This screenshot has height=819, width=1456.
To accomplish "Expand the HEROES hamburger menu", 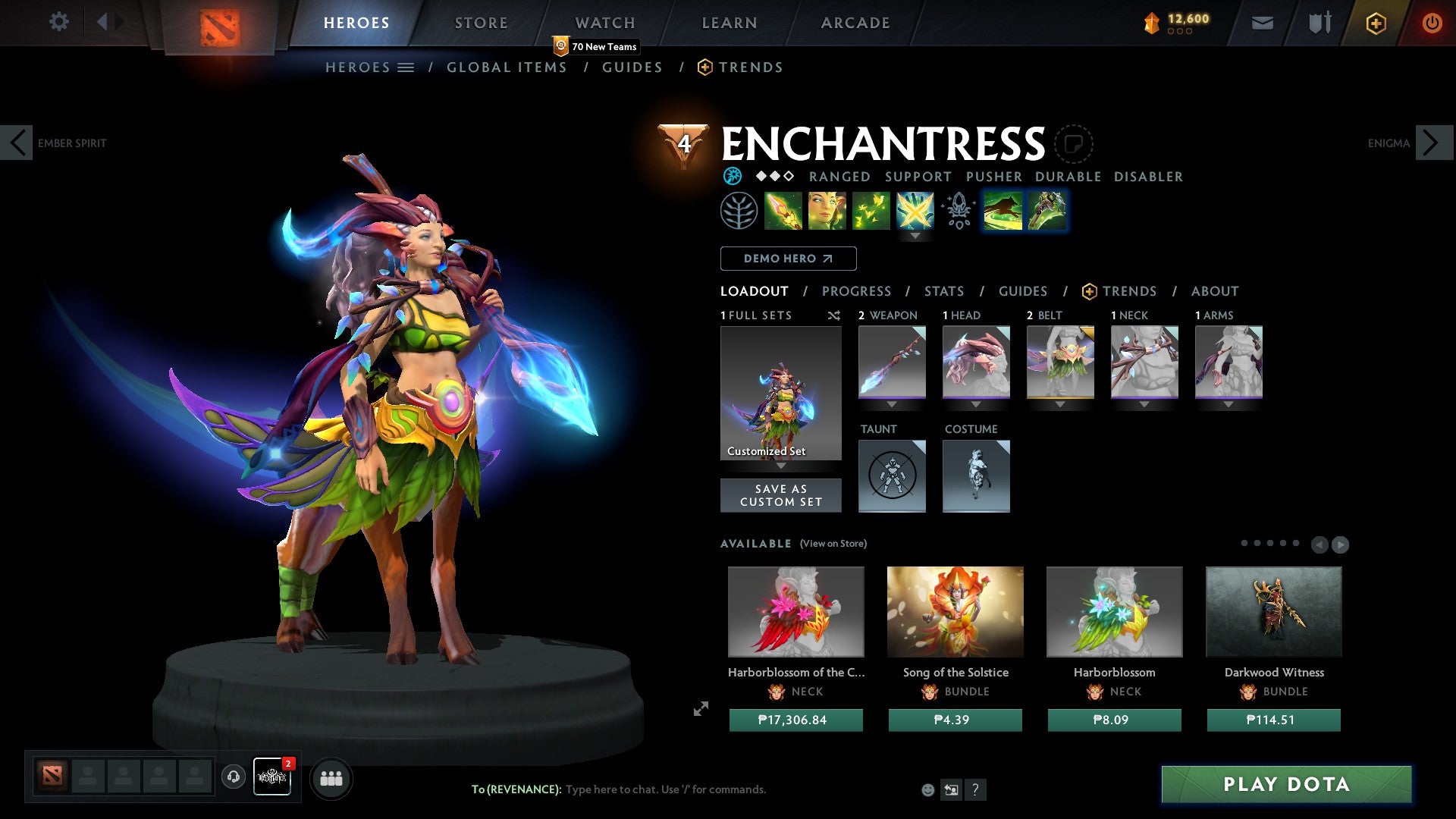I will (406, 67).
